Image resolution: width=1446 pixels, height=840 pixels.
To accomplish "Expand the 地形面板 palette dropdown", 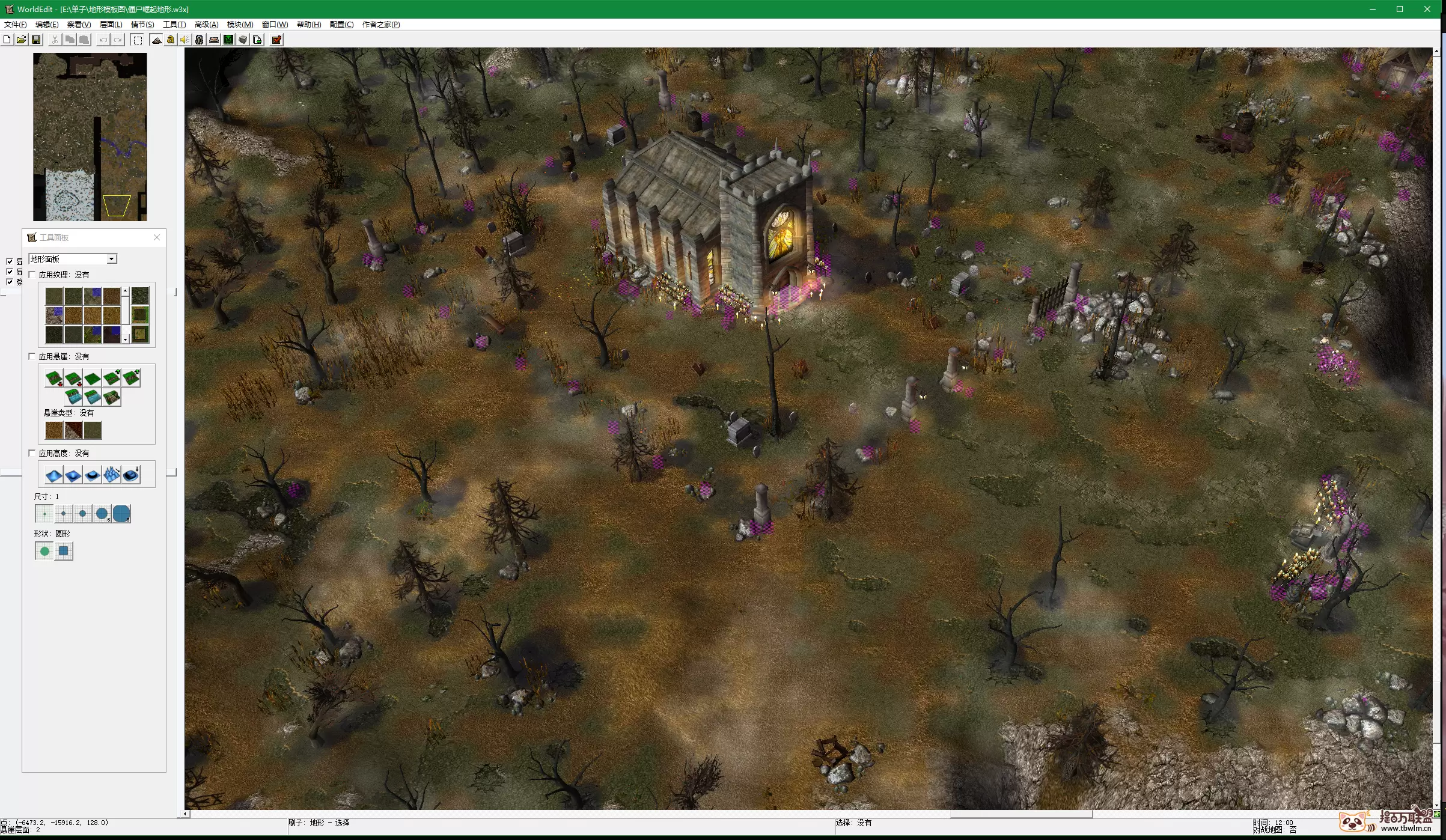I will [111, 259].
